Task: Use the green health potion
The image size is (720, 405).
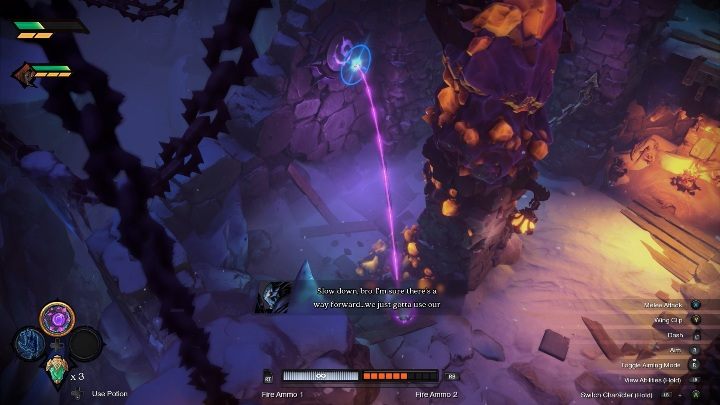Action: (55, 372)
